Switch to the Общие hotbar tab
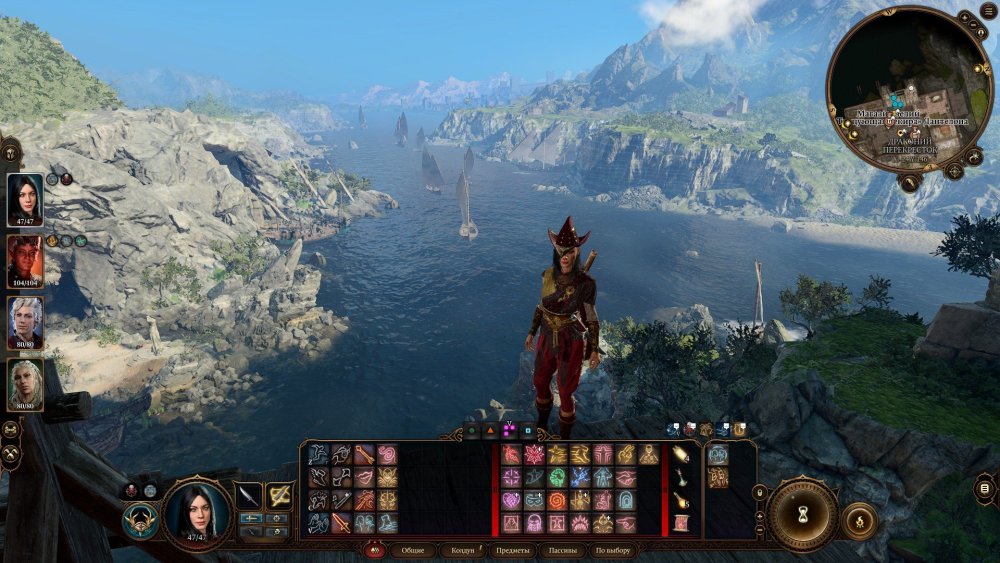The width and height of the screenshot is (1000, 563). 412,551
